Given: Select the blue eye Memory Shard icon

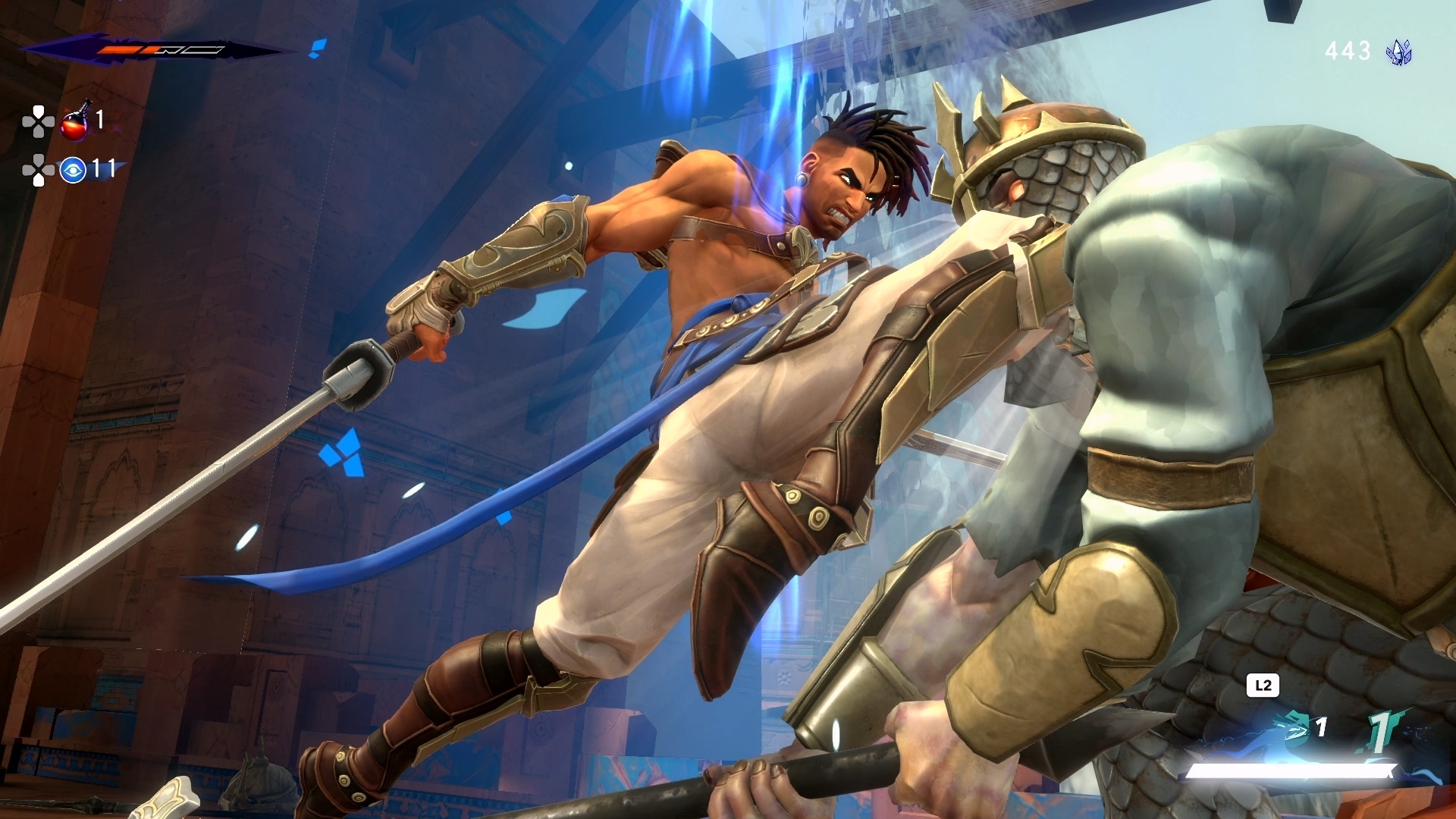Looking at the screenshot, I should [x=73, y=170].
